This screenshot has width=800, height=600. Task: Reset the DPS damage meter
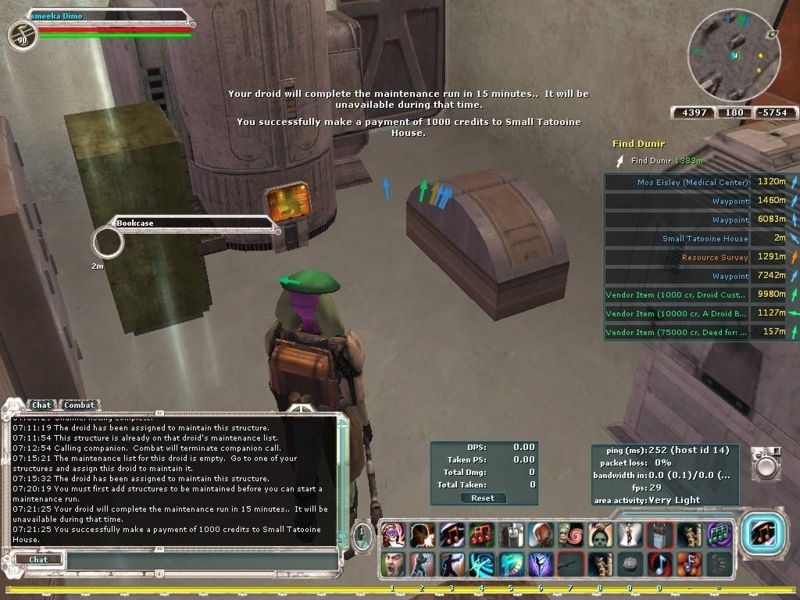[483, 498]
